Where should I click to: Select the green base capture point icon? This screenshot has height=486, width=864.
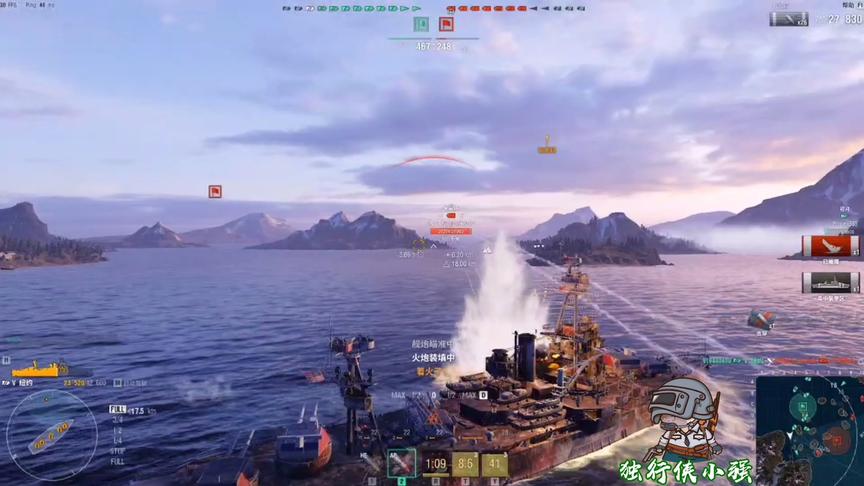[421, 24]
